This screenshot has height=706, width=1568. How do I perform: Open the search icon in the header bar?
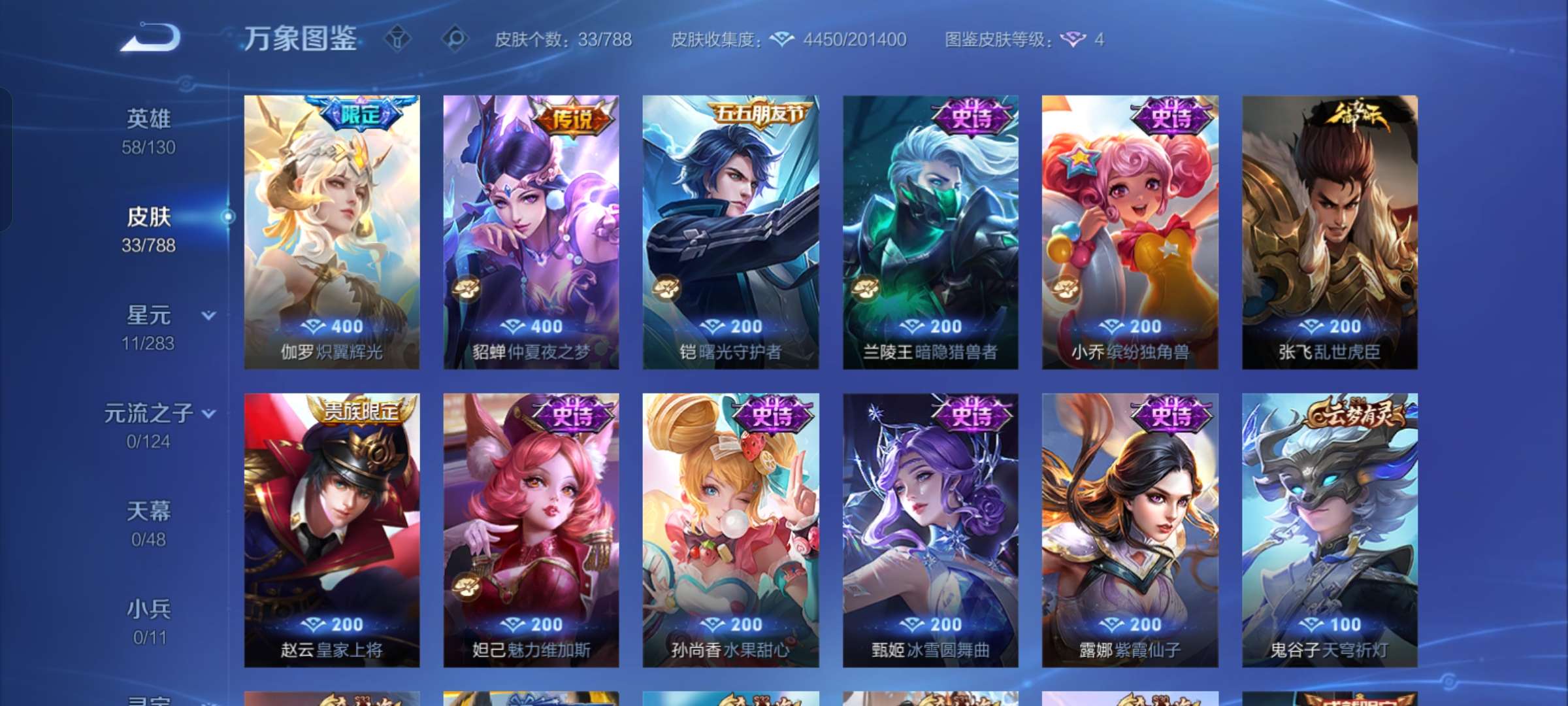click(455, 39)
